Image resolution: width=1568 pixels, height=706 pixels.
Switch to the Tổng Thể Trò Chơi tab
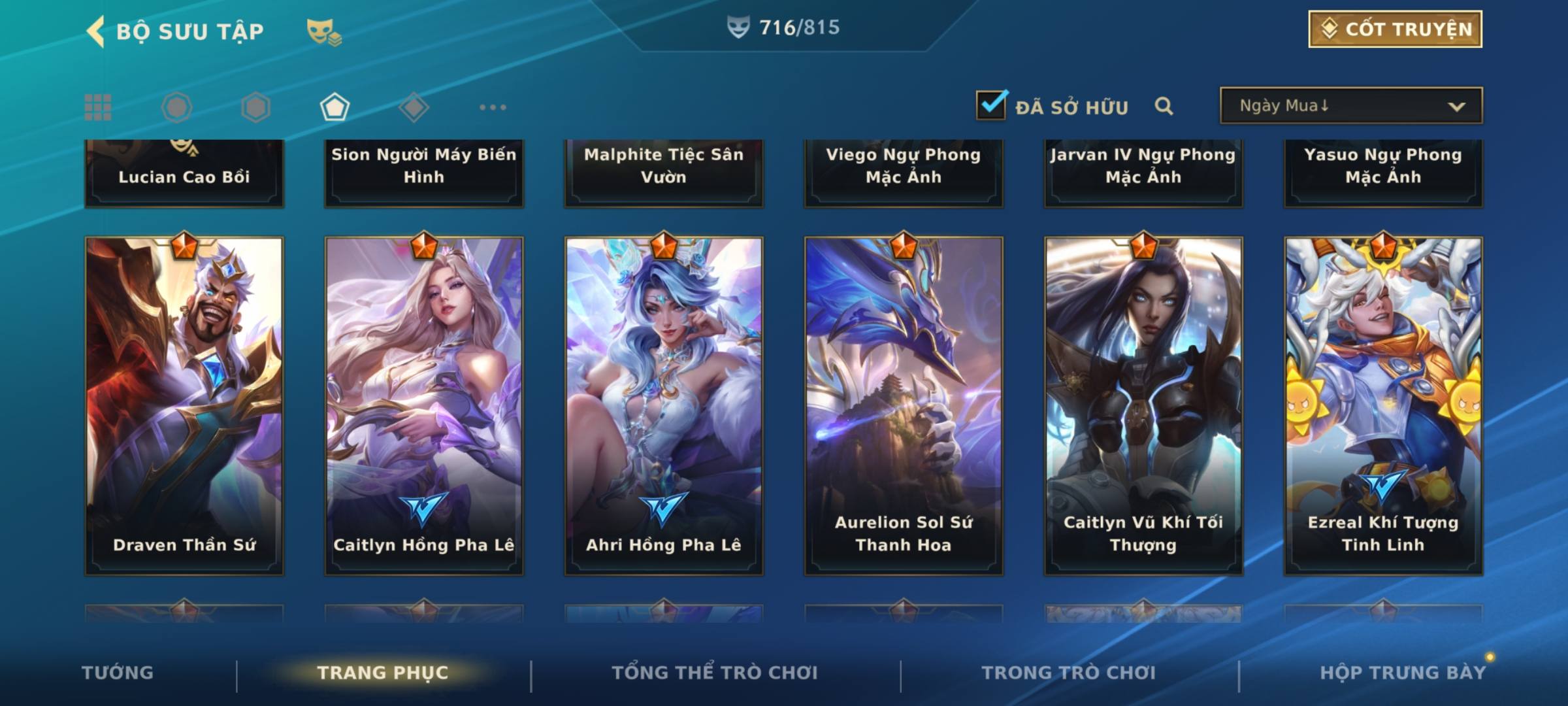[x=715, y=673]
